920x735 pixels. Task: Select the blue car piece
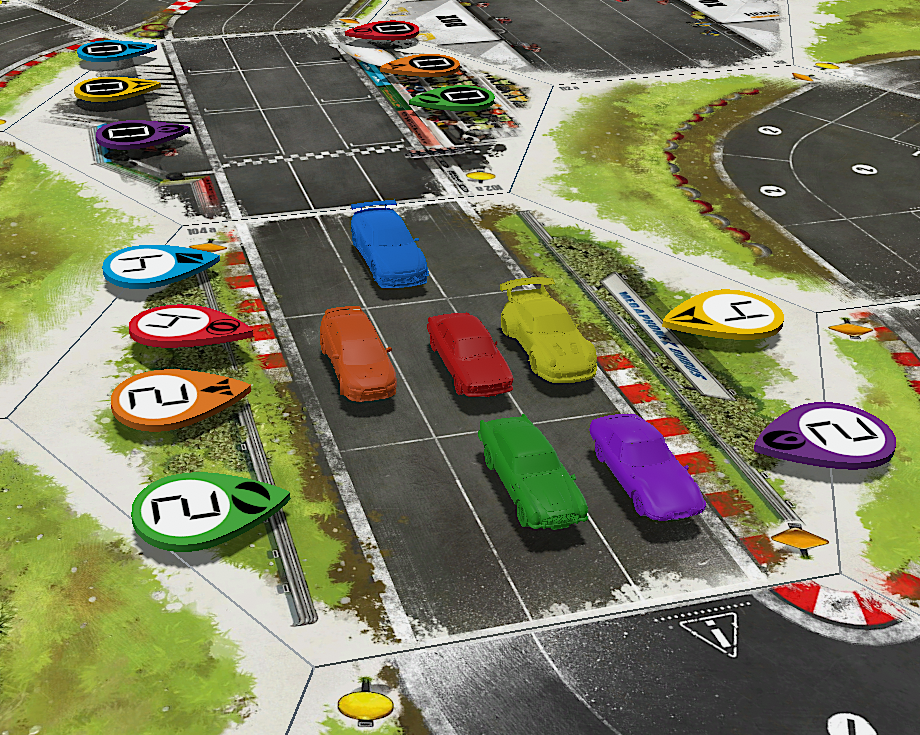388,246
